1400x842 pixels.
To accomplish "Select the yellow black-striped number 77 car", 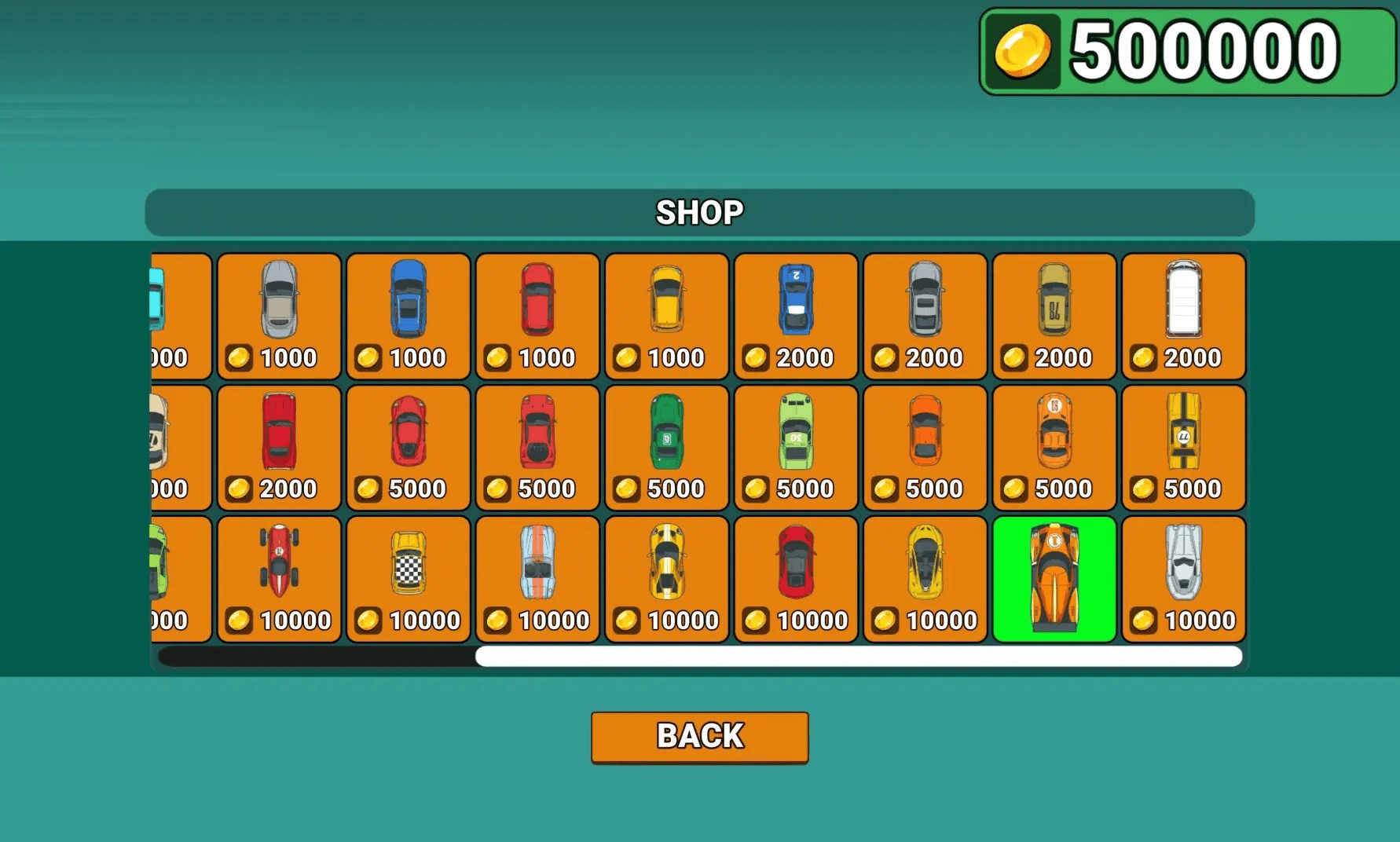I will coord(1183,447).
